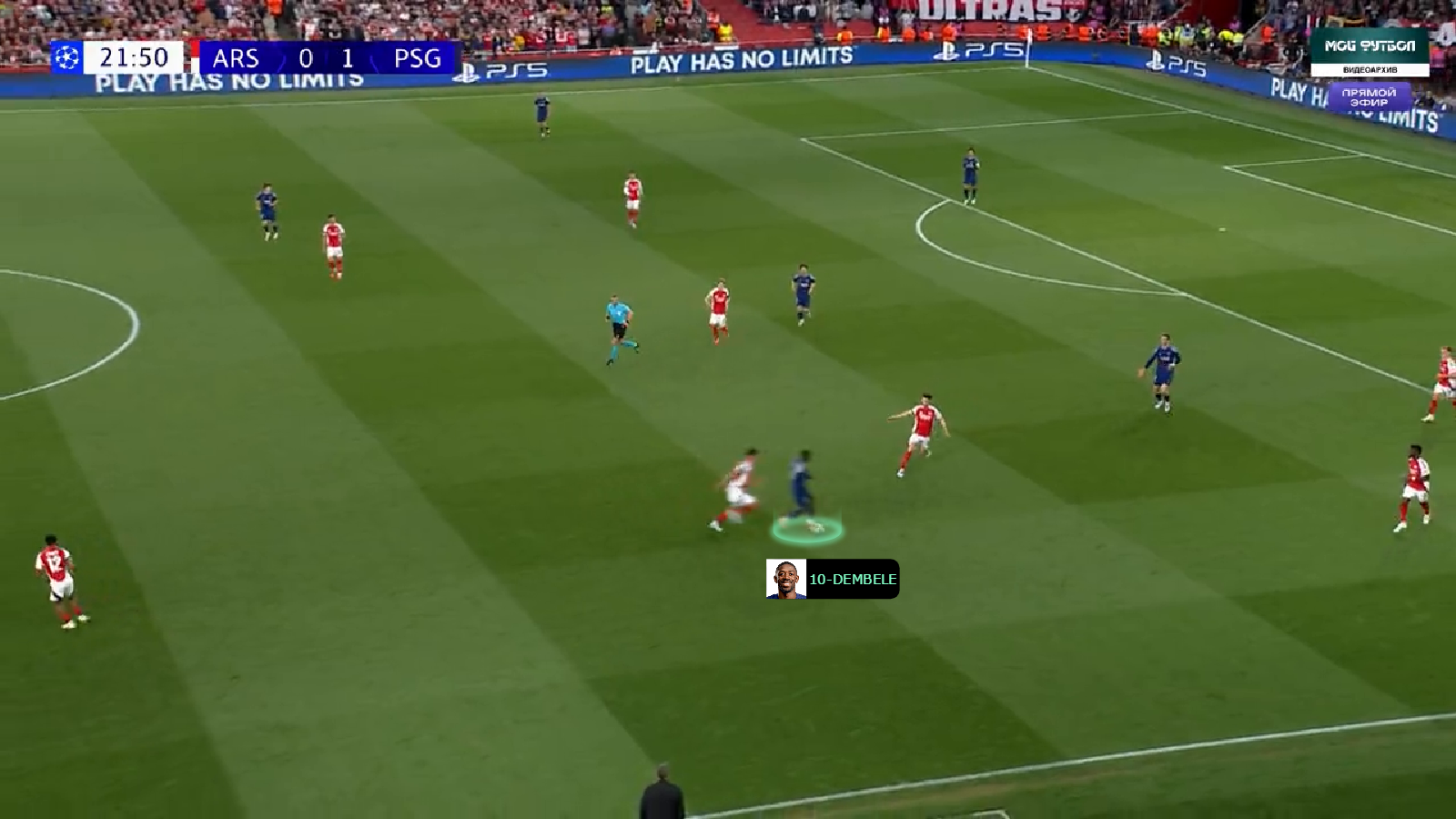Image resolution: width=1456 pixels, height=819 pixels.
Task: Click the purple «Прямой эфир» live button
Action: click(1369, 97)
